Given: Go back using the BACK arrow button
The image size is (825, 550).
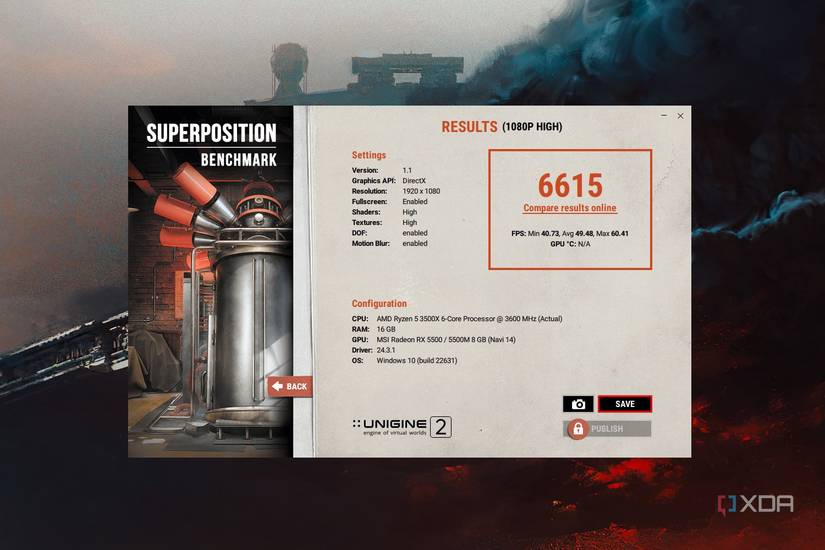Looking at the screenshot, I should [289, 386].
